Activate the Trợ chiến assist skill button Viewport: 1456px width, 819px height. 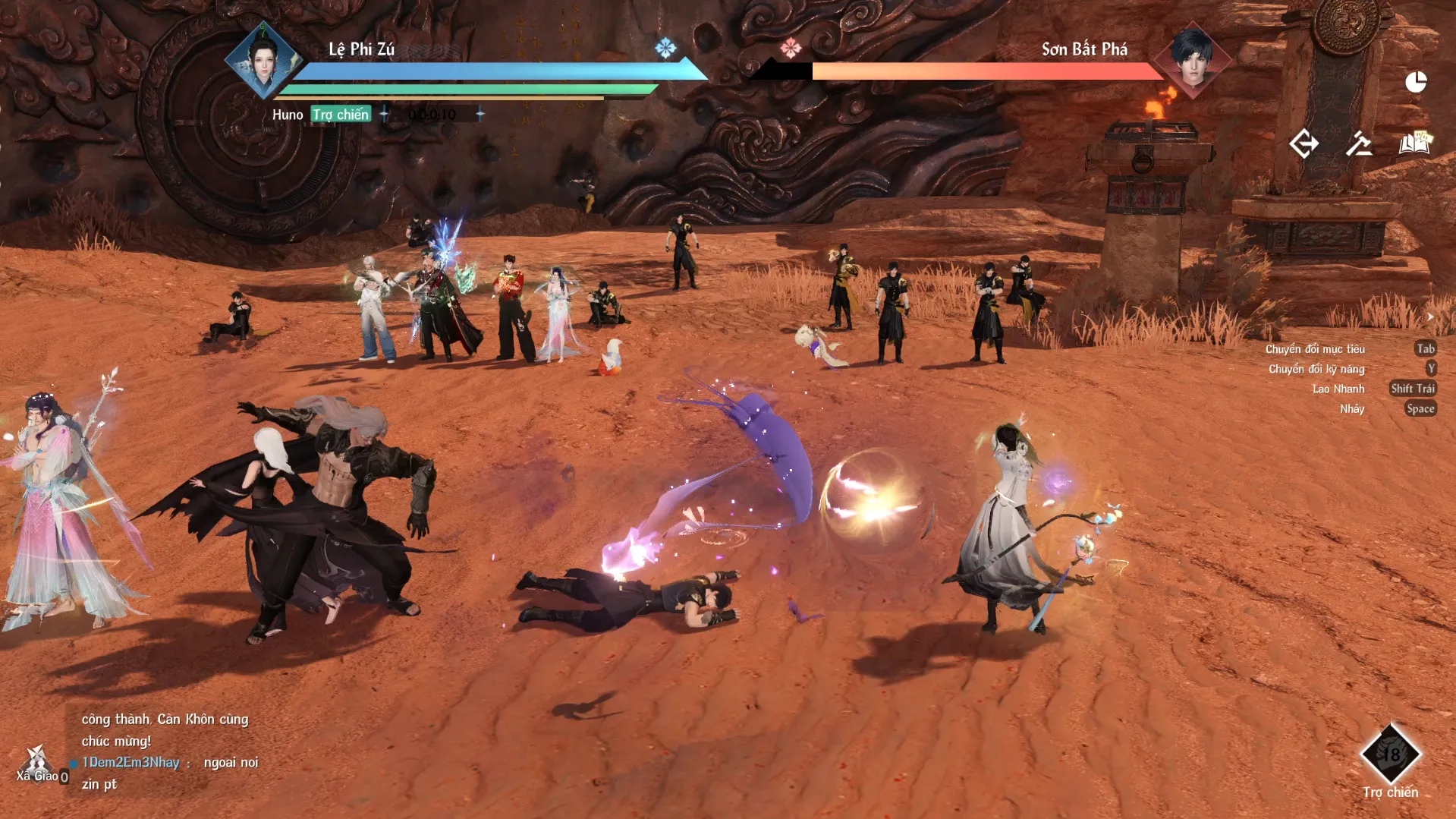point(1390,754)
